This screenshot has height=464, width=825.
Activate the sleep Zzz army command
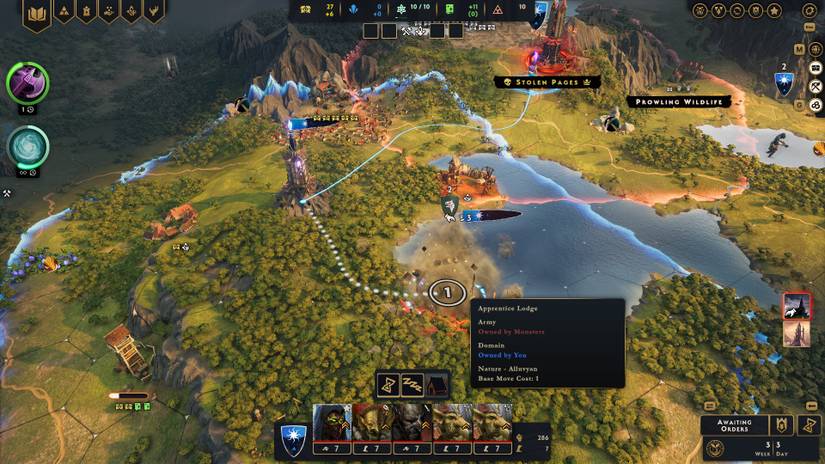[x=413, y=384]
